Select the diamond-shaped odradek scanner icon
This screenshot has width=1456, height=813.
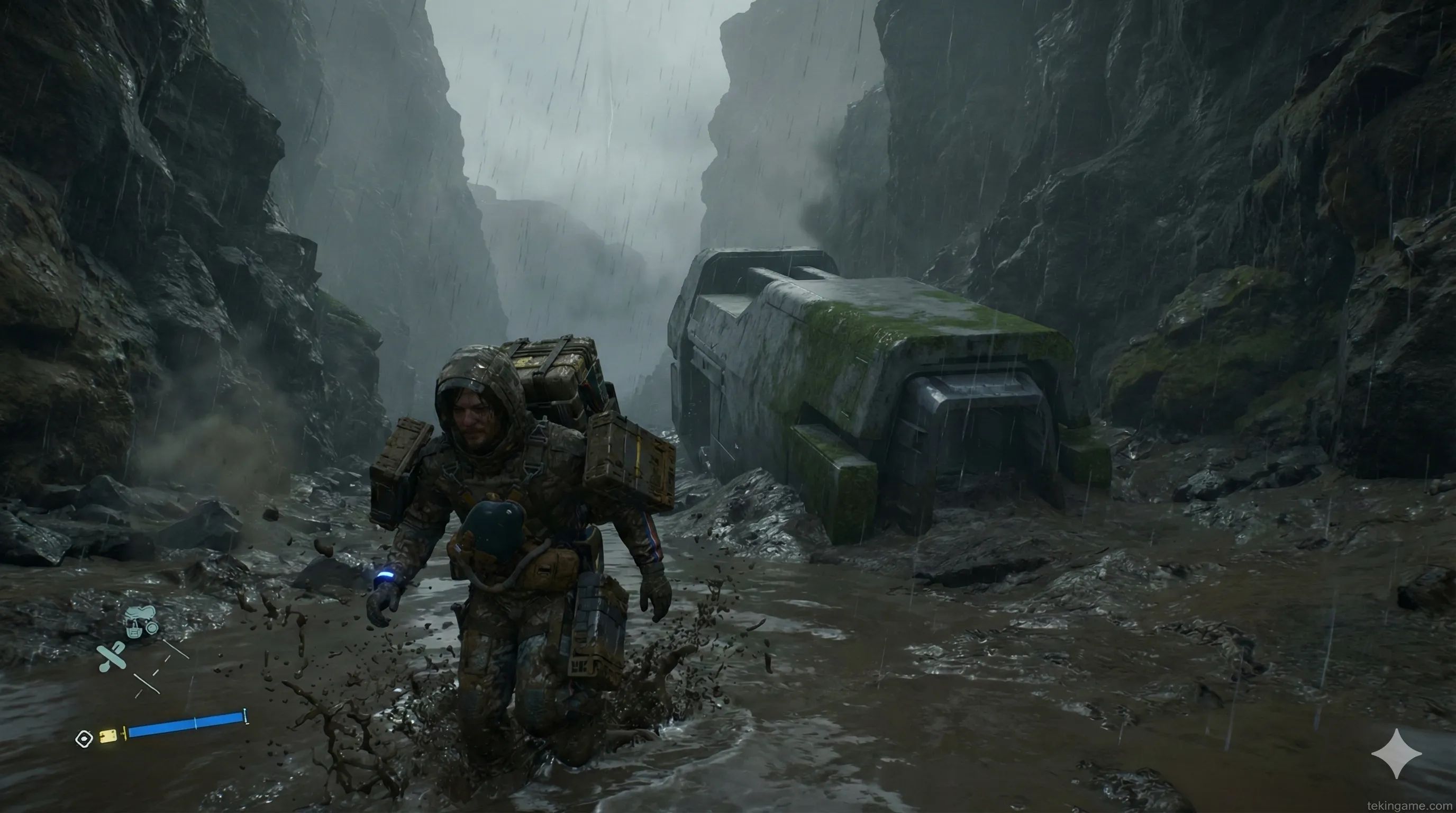84,739
